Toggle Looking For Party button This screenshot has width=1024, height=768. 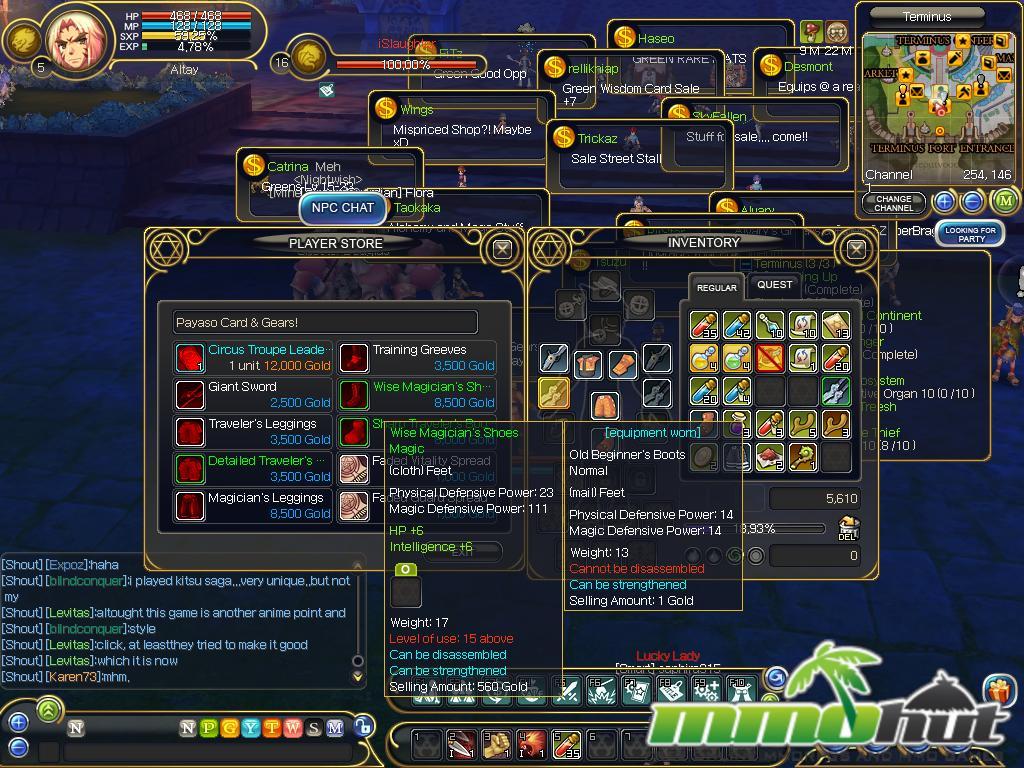pos(971,235)
